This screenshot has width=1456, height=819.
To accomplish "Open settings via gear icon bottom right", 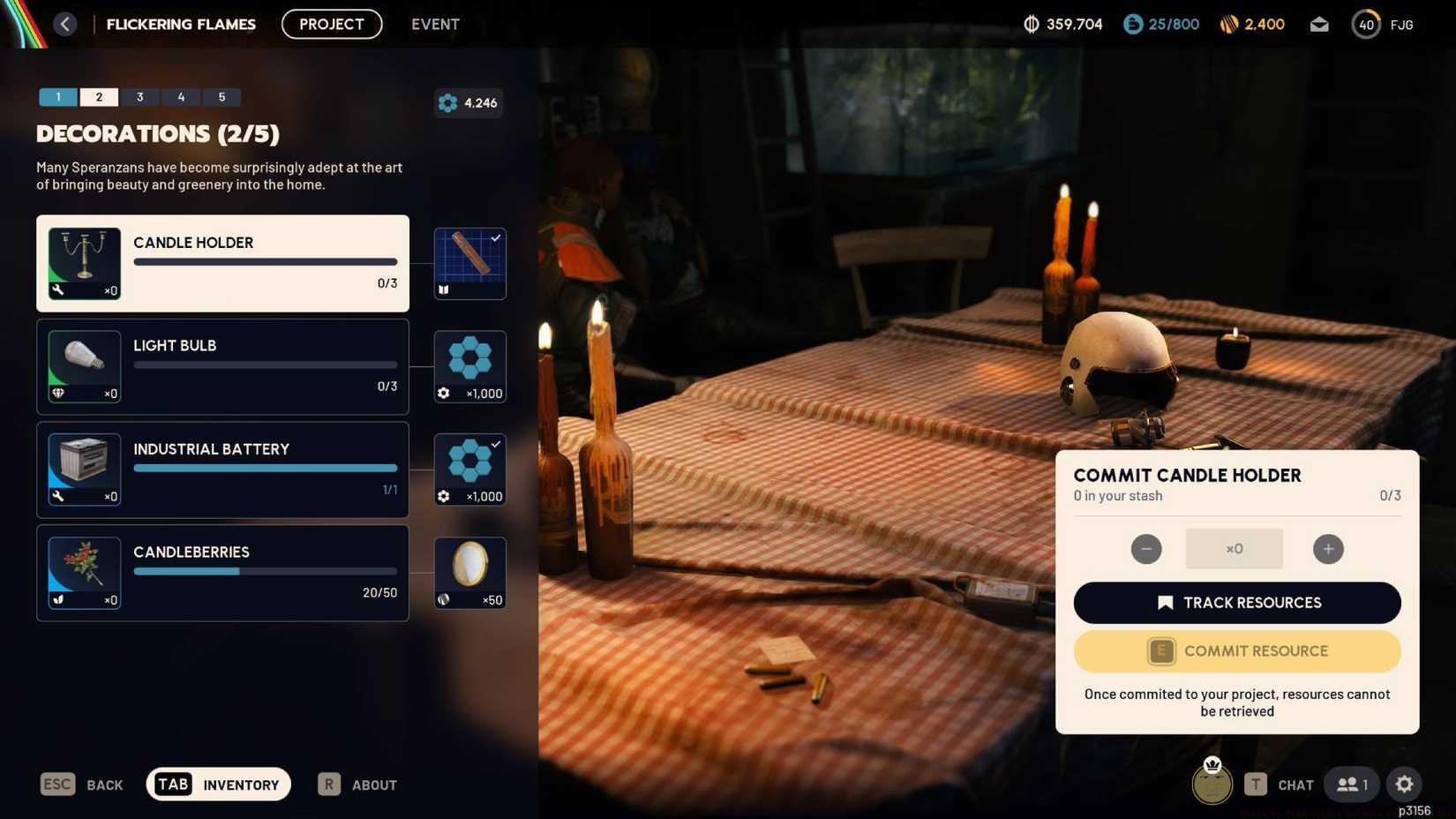I will coord(1403,784).
